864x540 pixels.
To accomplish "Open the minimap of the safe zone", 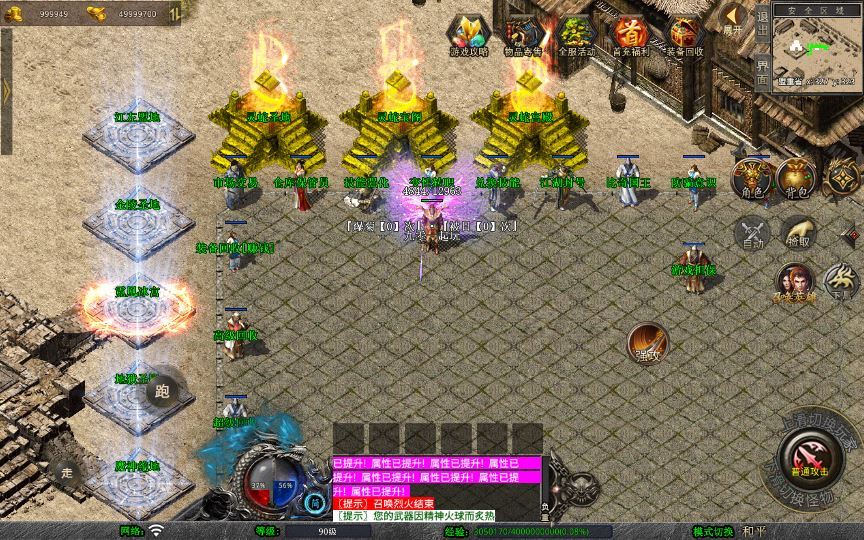I will pyautogui.click(x=817, y=49).
